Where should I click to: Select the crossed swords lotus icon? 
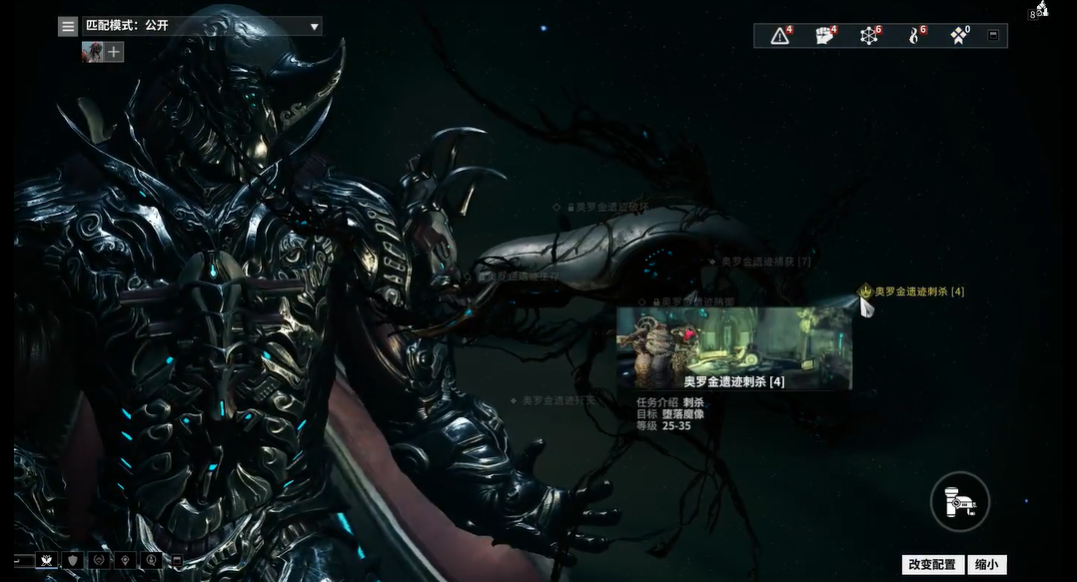45,560
